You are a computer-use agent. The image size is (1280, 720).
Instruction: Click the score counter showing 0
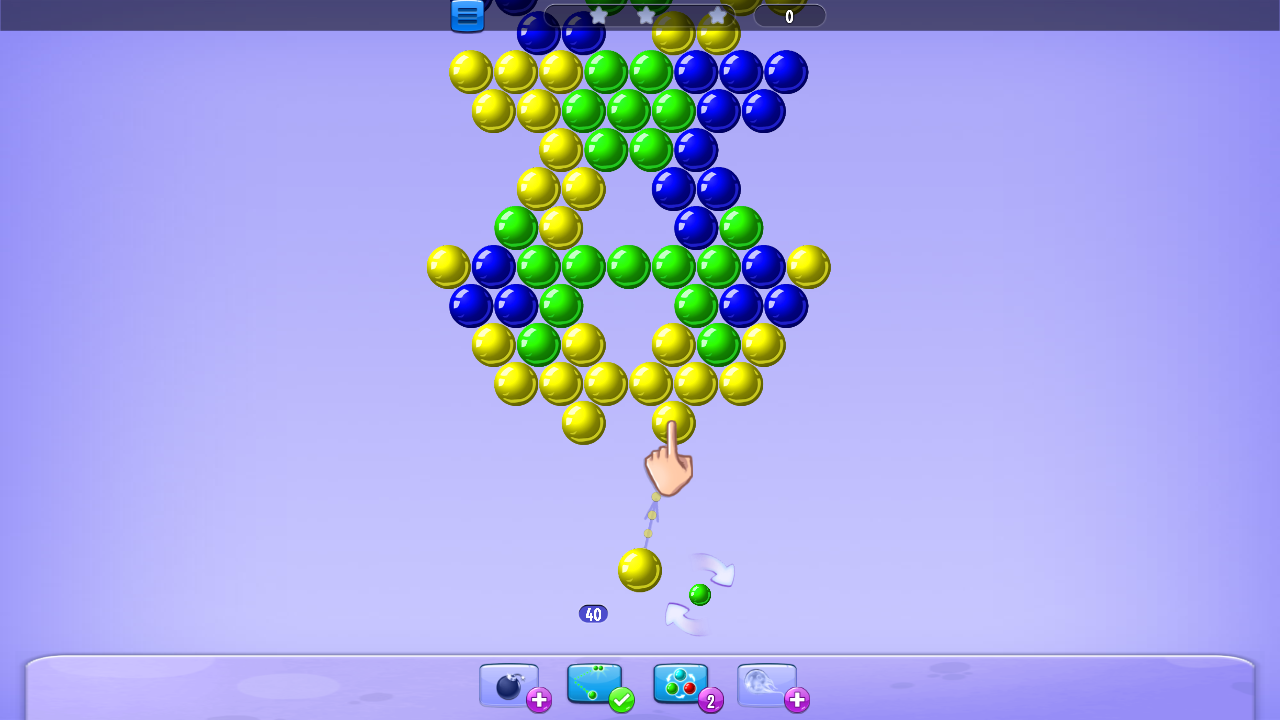789,16
